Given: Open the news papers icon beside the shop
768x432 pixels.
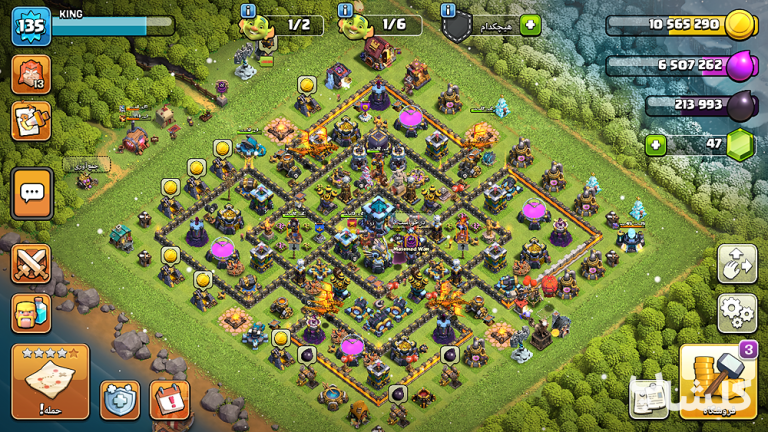Looking at the screenshot, I should (650, 397).
